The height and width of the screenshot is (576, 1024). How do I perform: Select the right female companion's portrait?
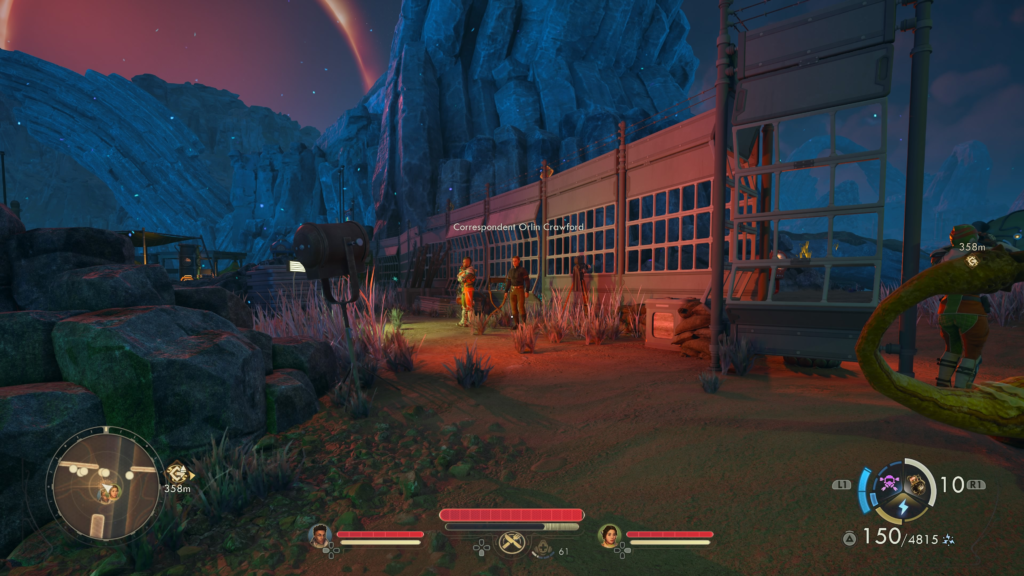coord(609,536)
